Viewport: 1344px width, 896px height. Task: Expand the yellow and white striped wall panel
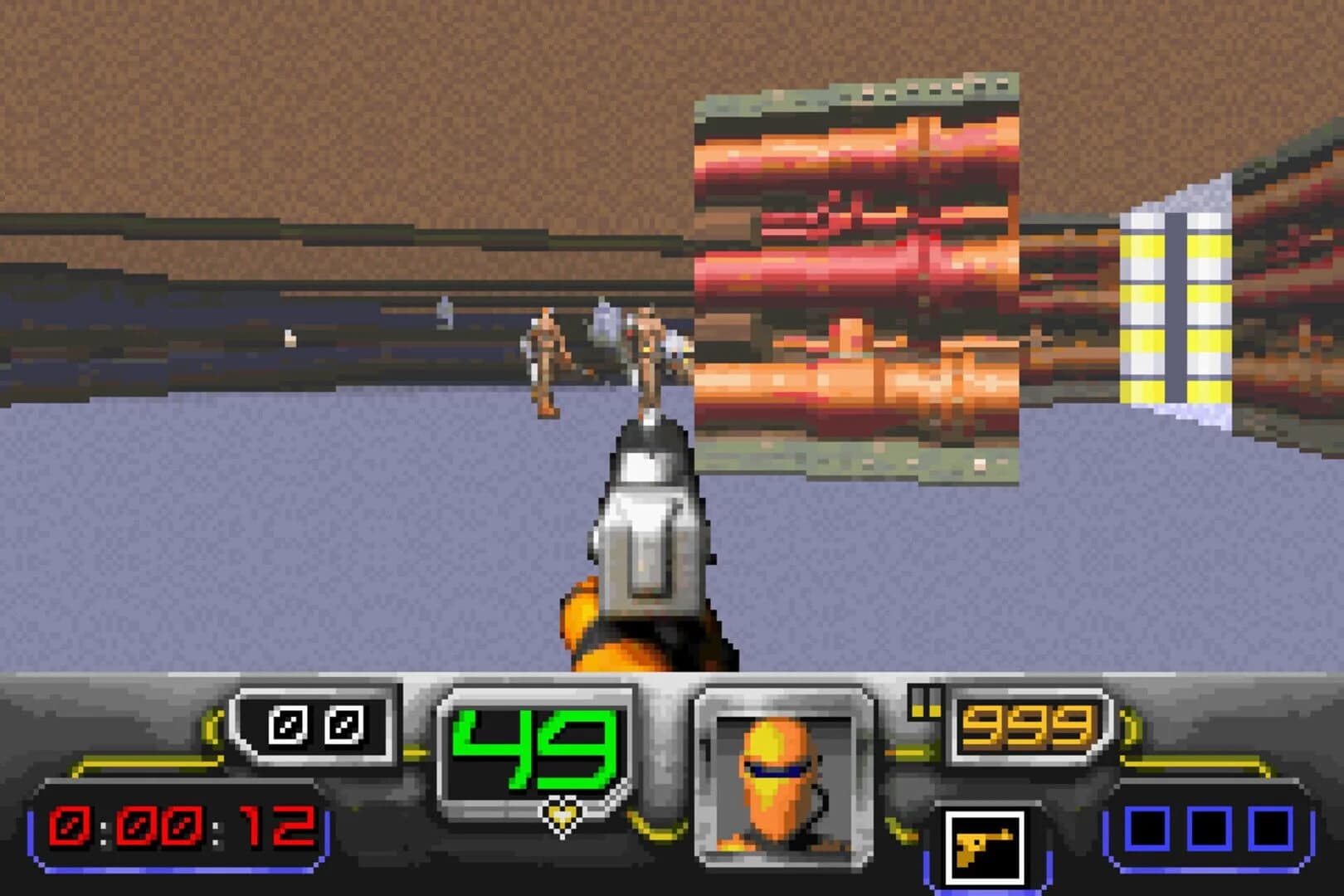1174,307
